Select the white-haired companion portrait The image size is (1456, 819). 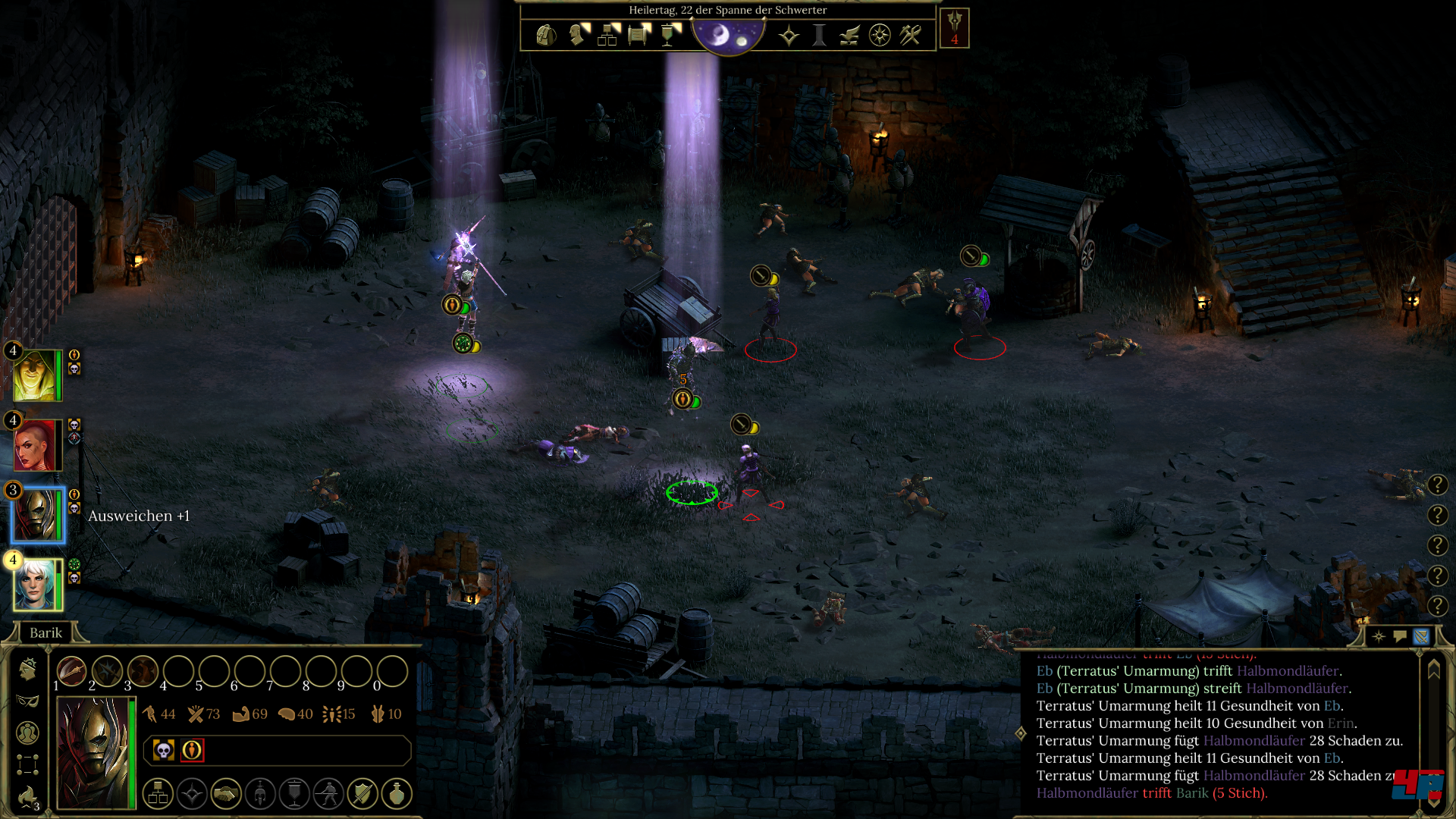point(35,585)
